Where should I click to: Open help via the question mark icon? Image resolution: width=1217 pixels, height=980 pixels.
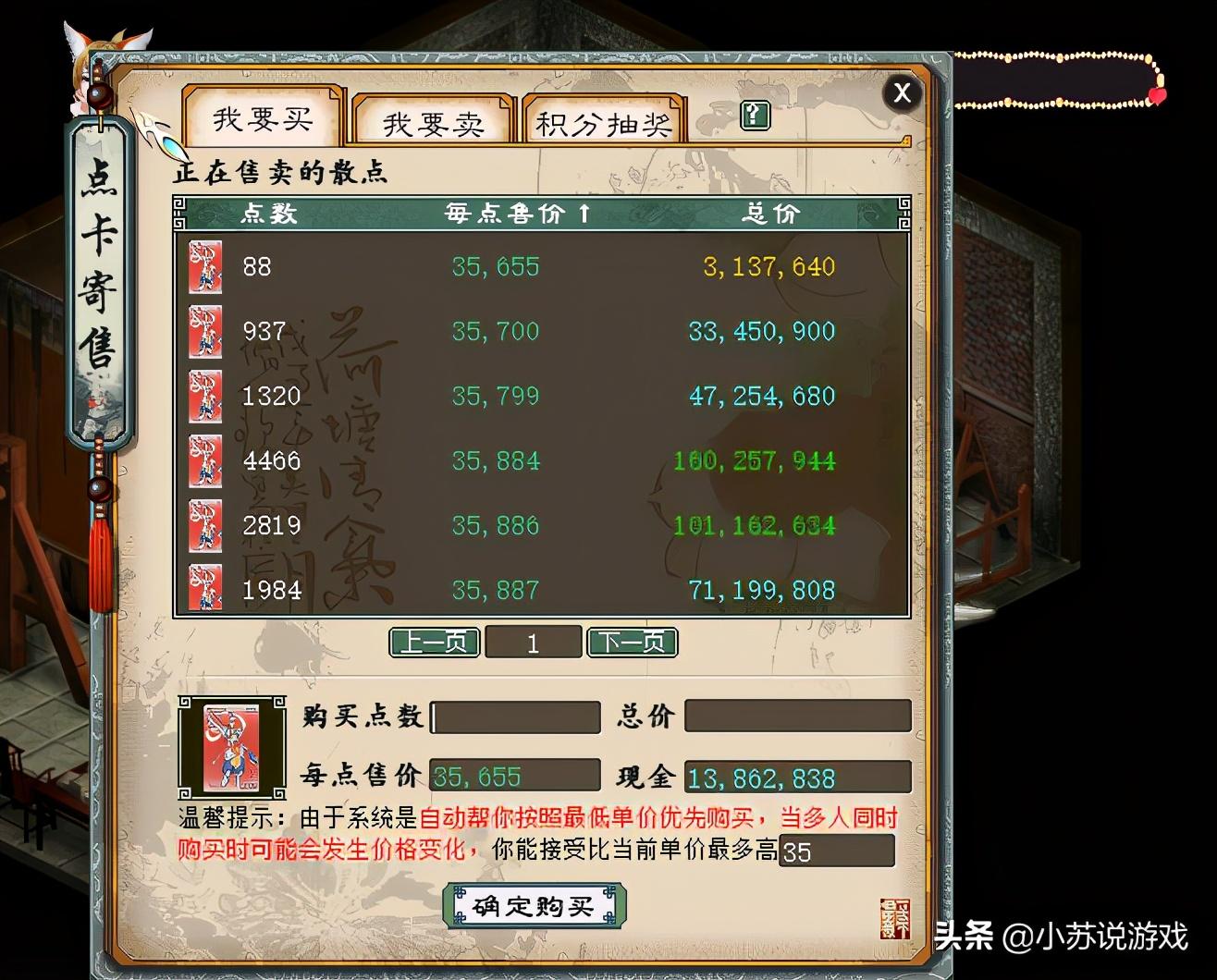click(x=754, y=116)
